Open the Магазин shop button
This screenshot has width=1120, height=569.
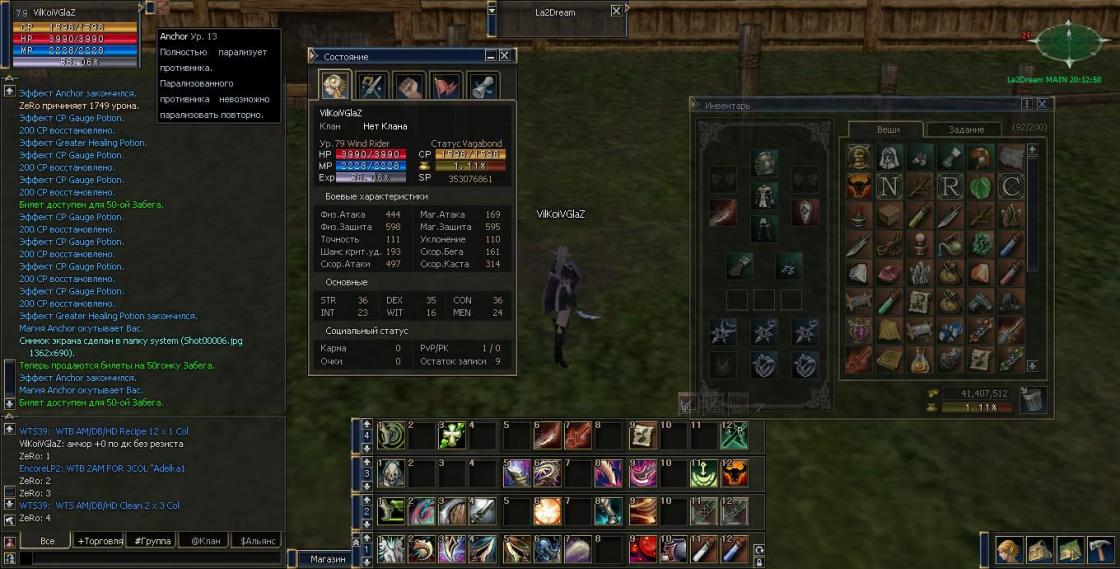(327, 559)
